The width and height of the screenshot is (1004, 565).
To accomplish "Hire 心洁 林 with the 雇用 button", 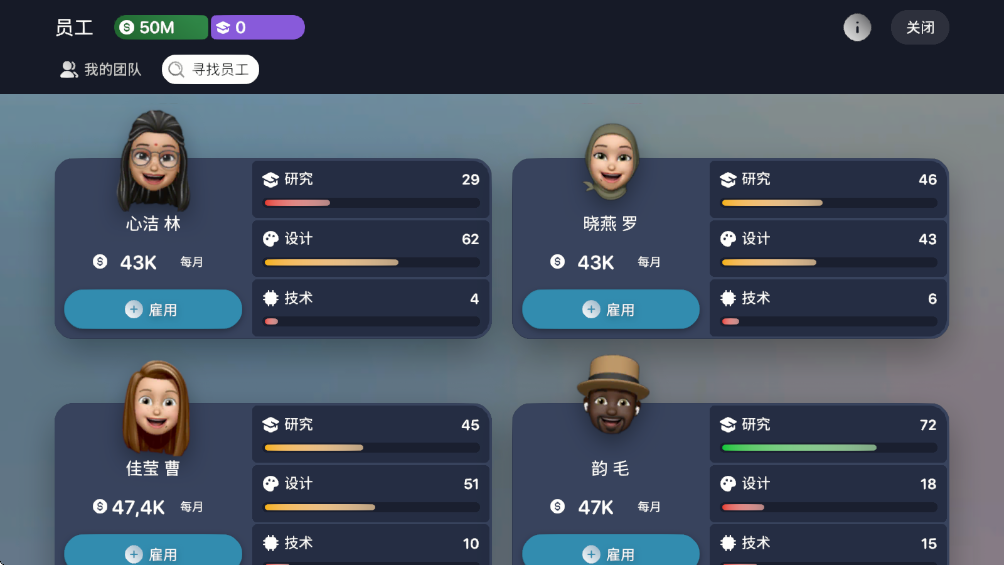I will coord(153,310).
